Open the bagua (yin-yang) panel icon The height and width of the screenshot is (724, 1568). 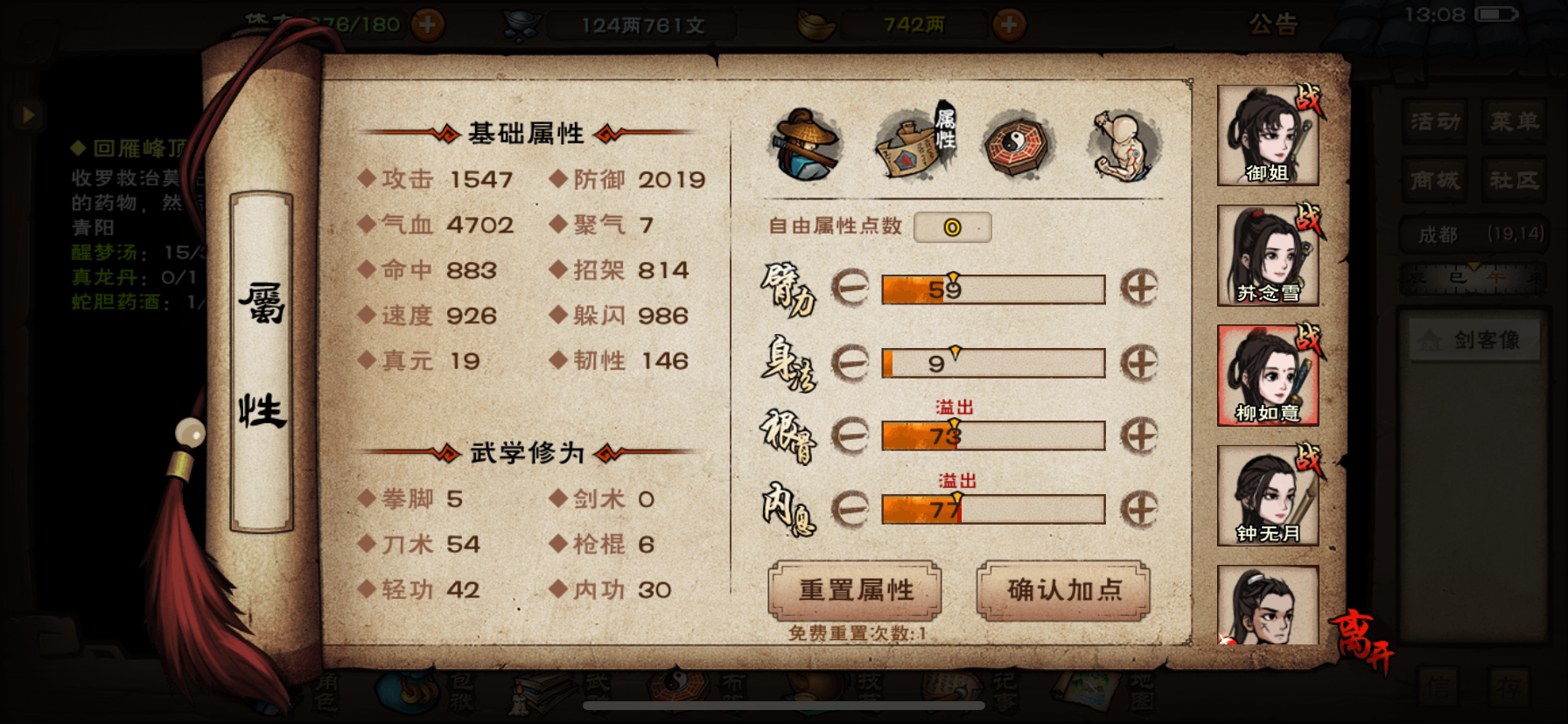tap(1016, 146)
